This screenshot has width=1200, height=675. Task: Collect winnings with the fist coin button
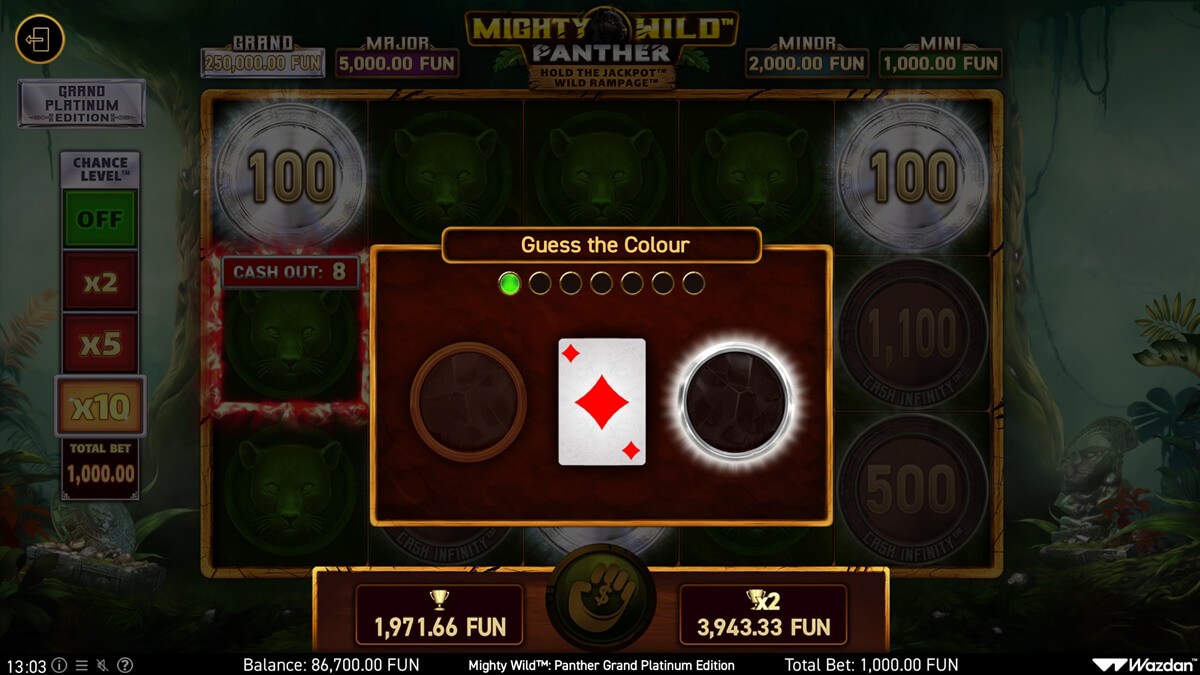click(x=601, y=602)
